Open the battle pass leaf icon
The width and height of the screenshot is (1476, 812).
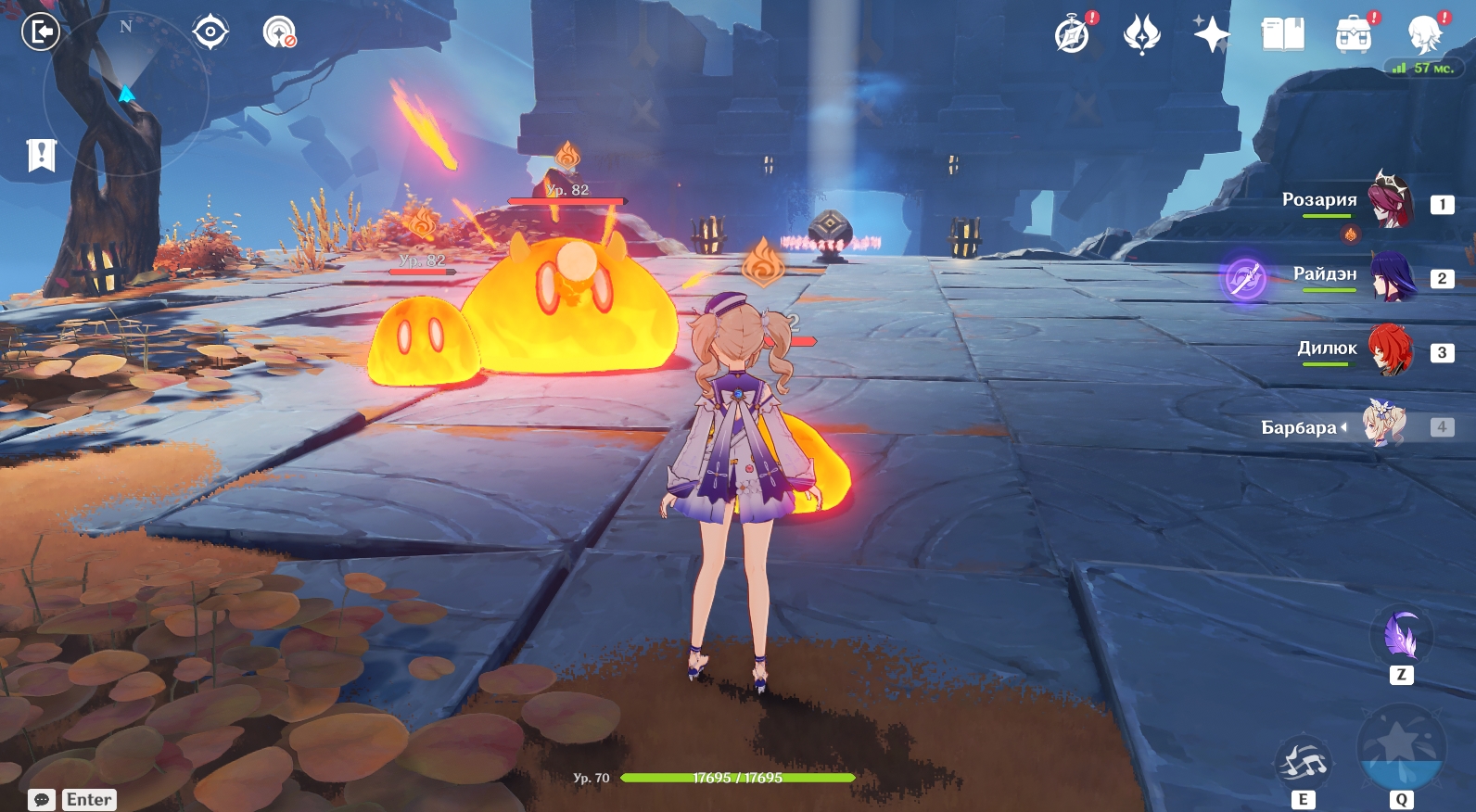tap(1141, 34)
